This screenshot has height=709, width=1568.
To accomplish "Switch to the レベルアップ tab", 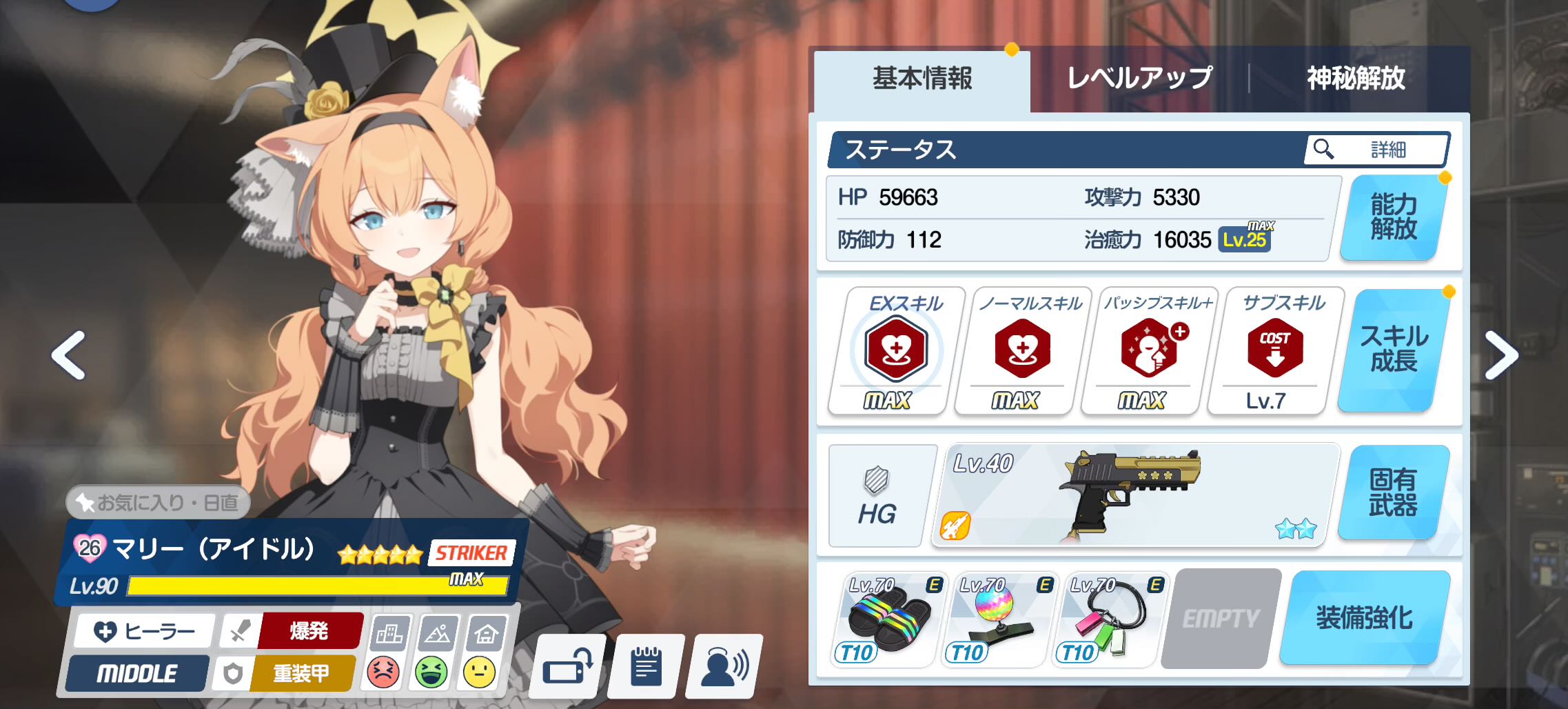I will click(x=1139, y=79).
